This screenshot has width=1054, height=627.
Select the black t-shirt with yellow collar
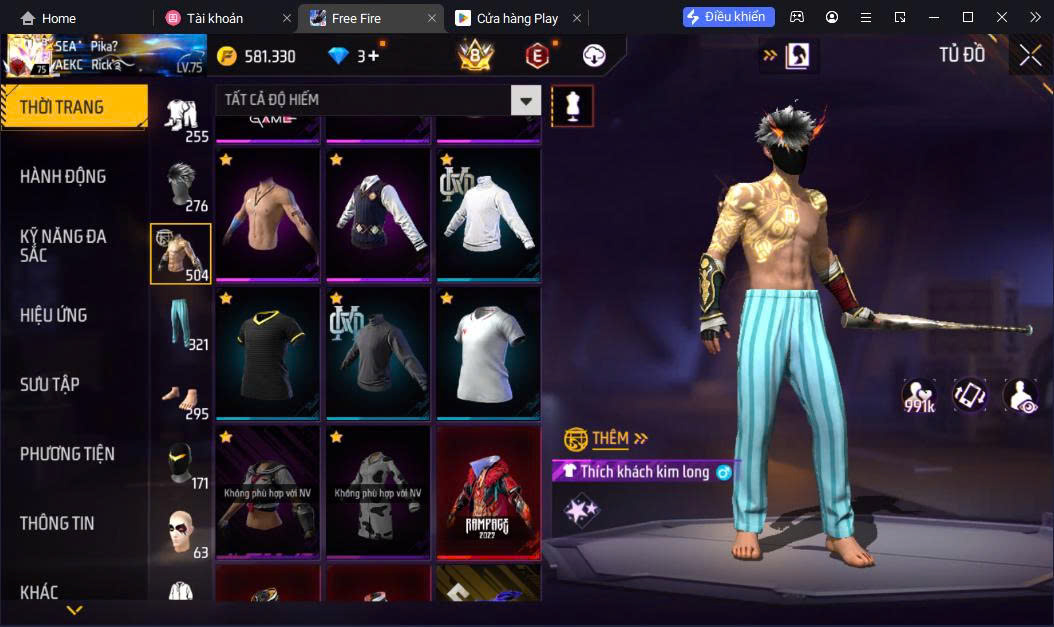click(x=268, y=352)
